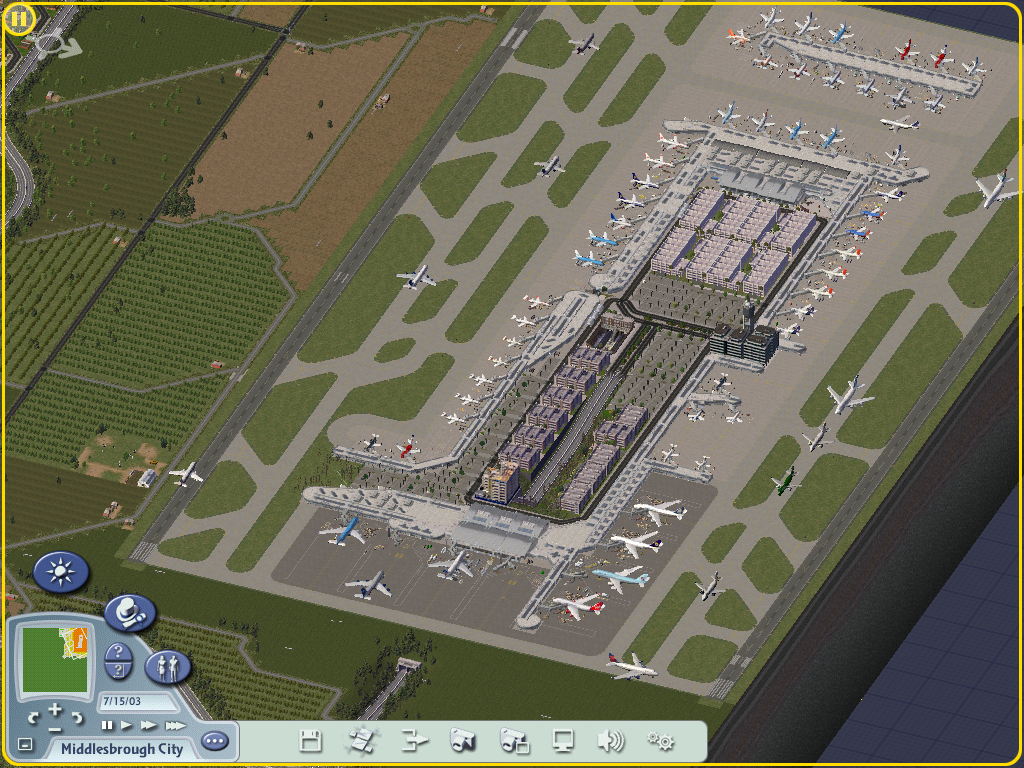
Task: Open God Mode with the sun button
Action: point(62,572)
